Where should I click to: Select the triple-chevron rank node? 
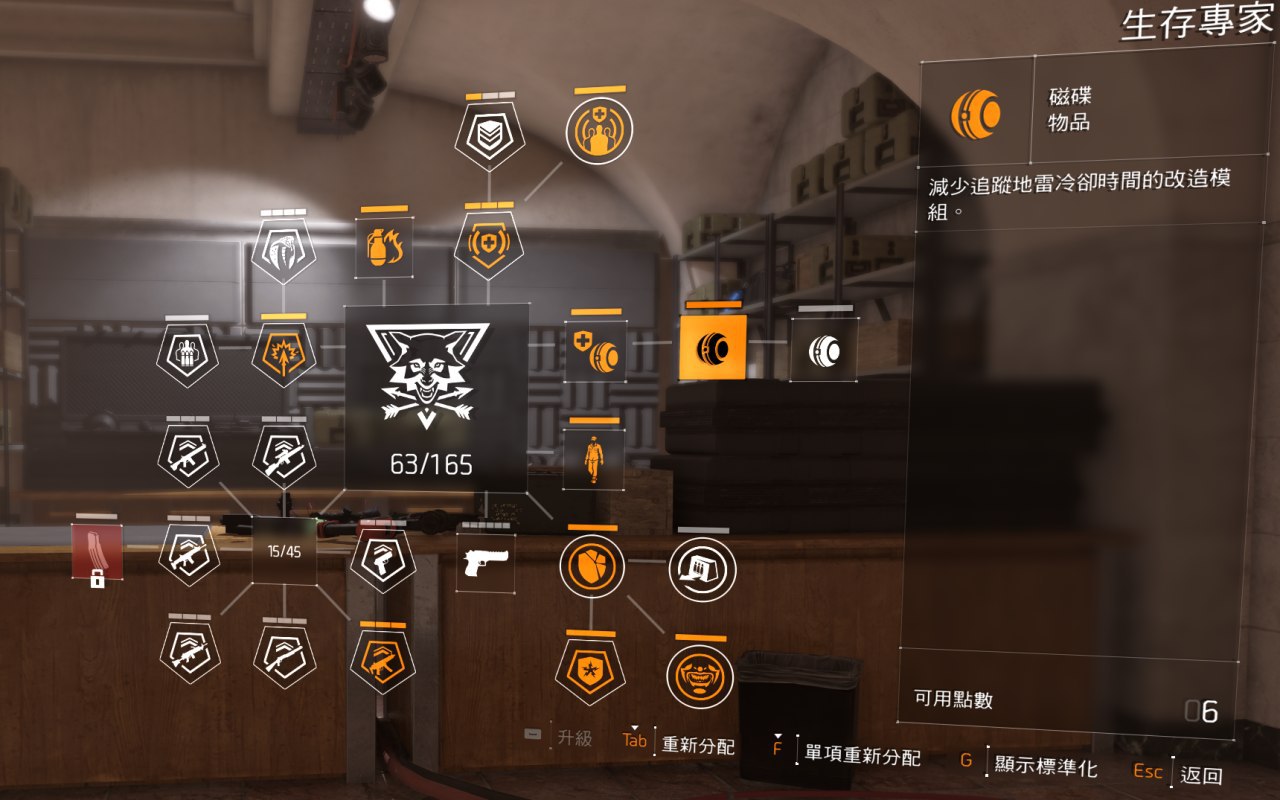489,136
